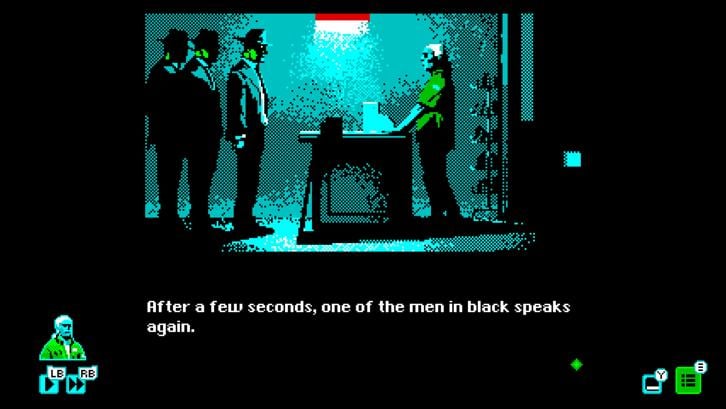Click the play button to advance dialogue
The height and width of the screenshot is (409, 726).
(x=45, y=383)
